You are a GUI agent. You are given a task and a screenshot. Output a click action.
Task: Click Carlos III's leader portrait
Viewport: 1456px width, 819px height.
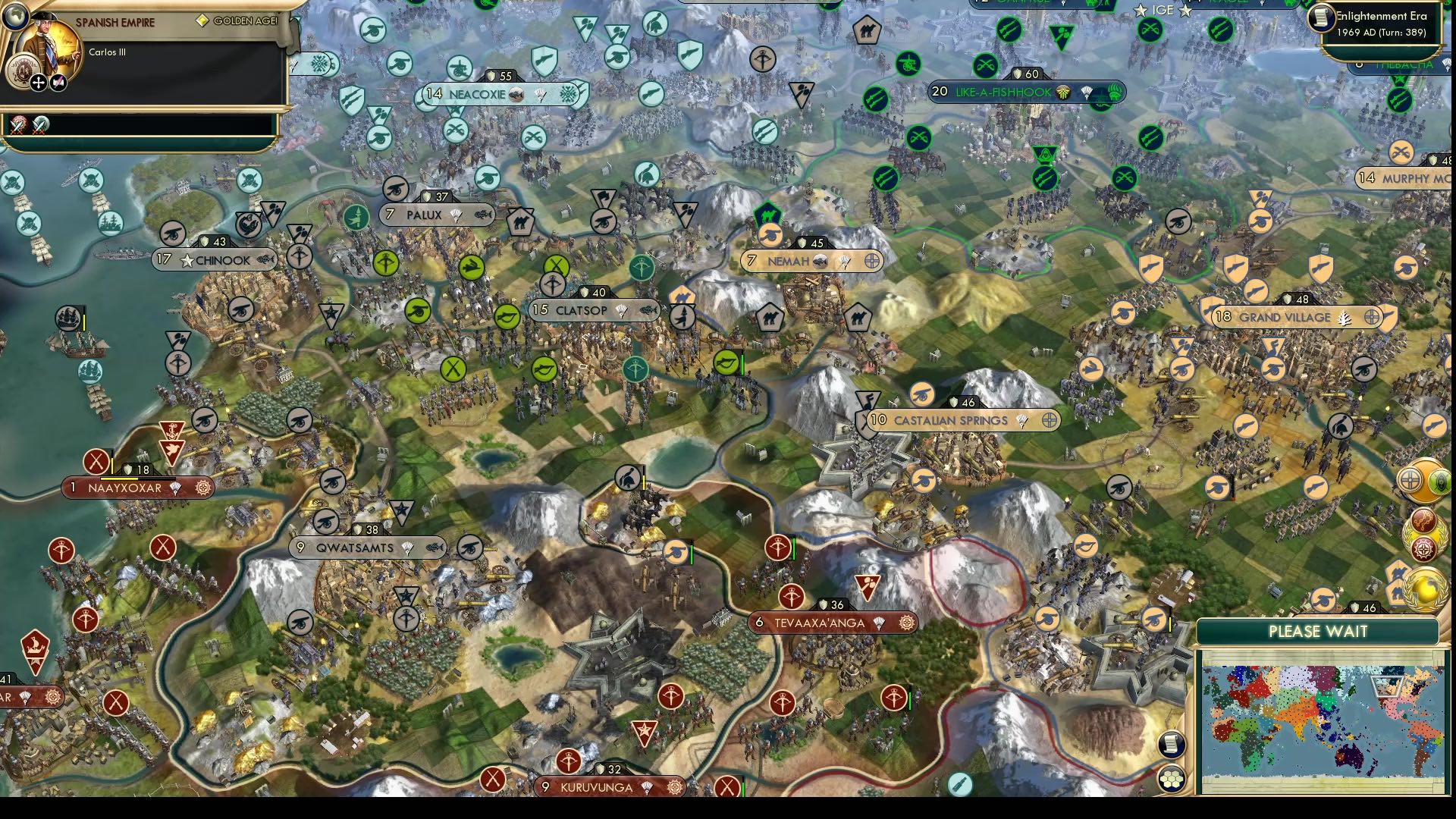(x=49, y=45)
